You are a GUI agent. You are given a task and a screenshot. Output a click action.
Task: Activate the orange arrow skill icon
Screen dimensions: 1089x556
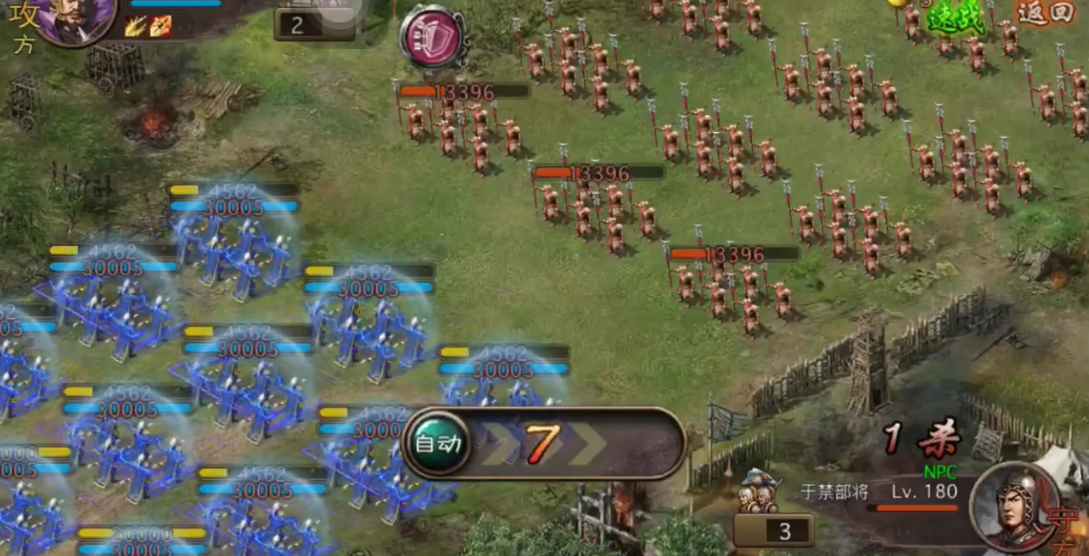pos(160,26)
